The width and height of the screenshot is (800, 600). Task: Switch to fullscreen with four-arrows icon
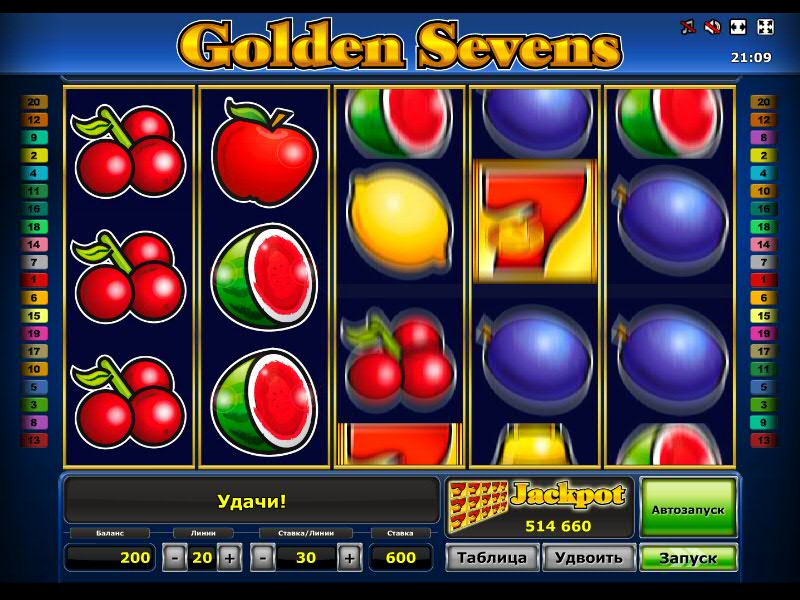click(x=765, y=27)
